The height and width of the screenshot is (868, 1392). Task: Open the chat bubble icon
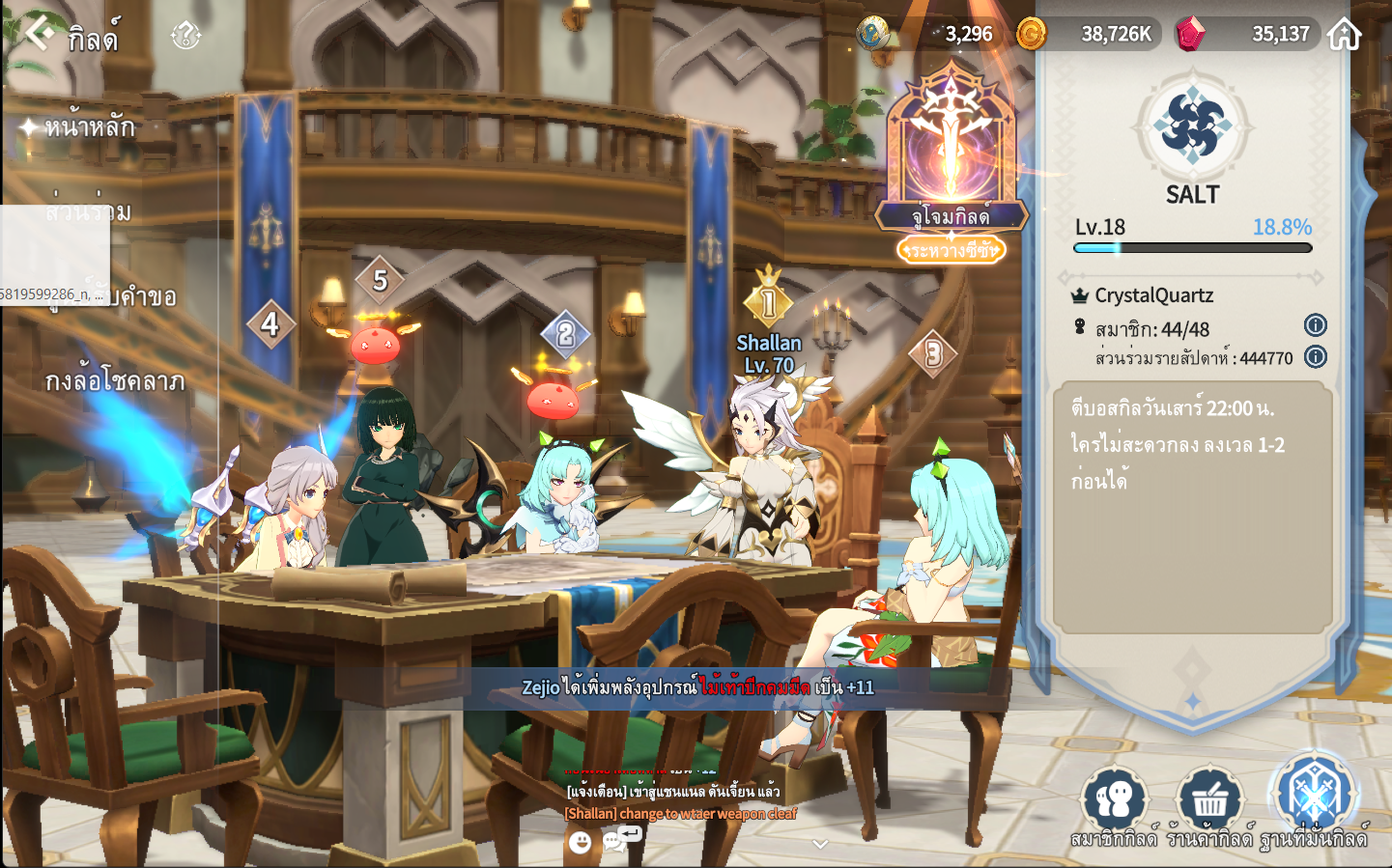(614, 841)
